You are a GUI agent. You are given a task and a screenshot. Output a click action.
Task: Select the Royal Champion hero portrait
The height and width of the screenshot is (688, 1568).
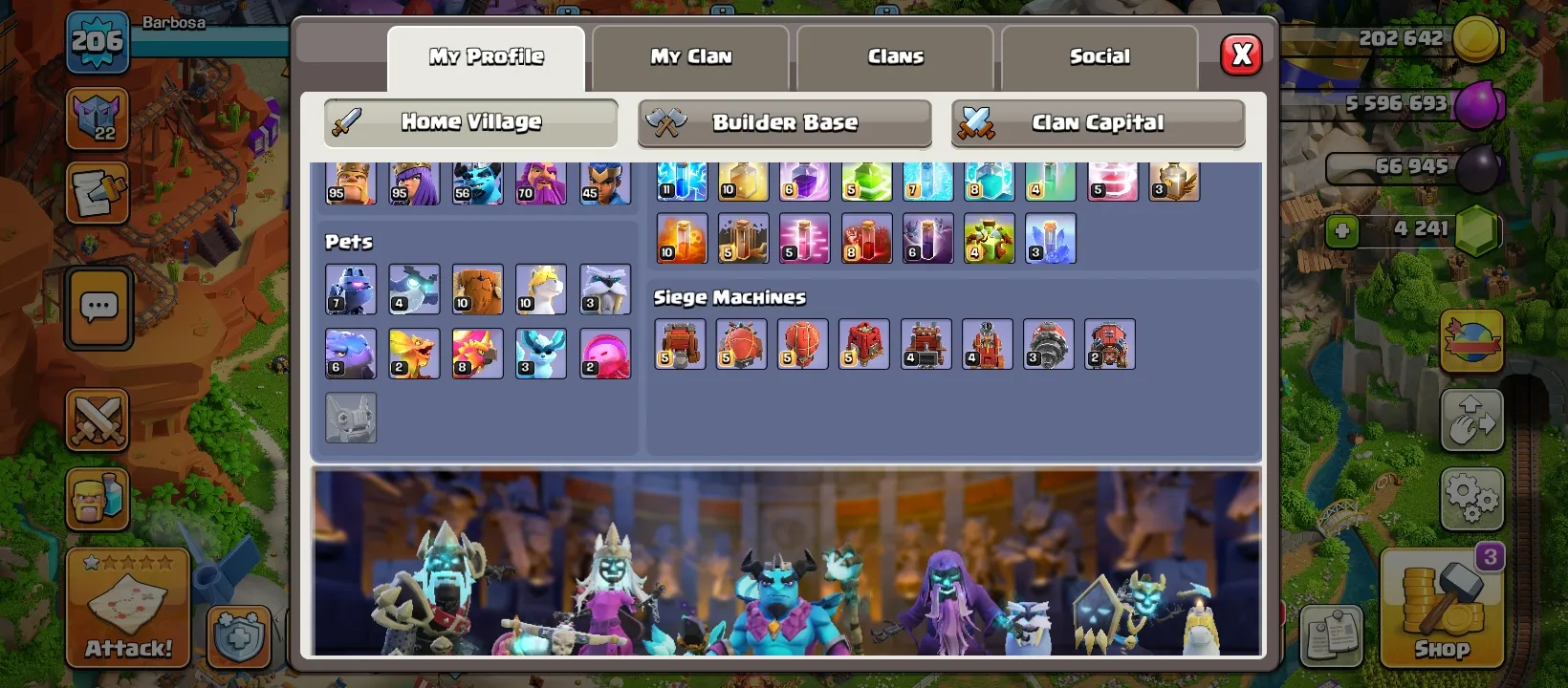click(603, 182)
